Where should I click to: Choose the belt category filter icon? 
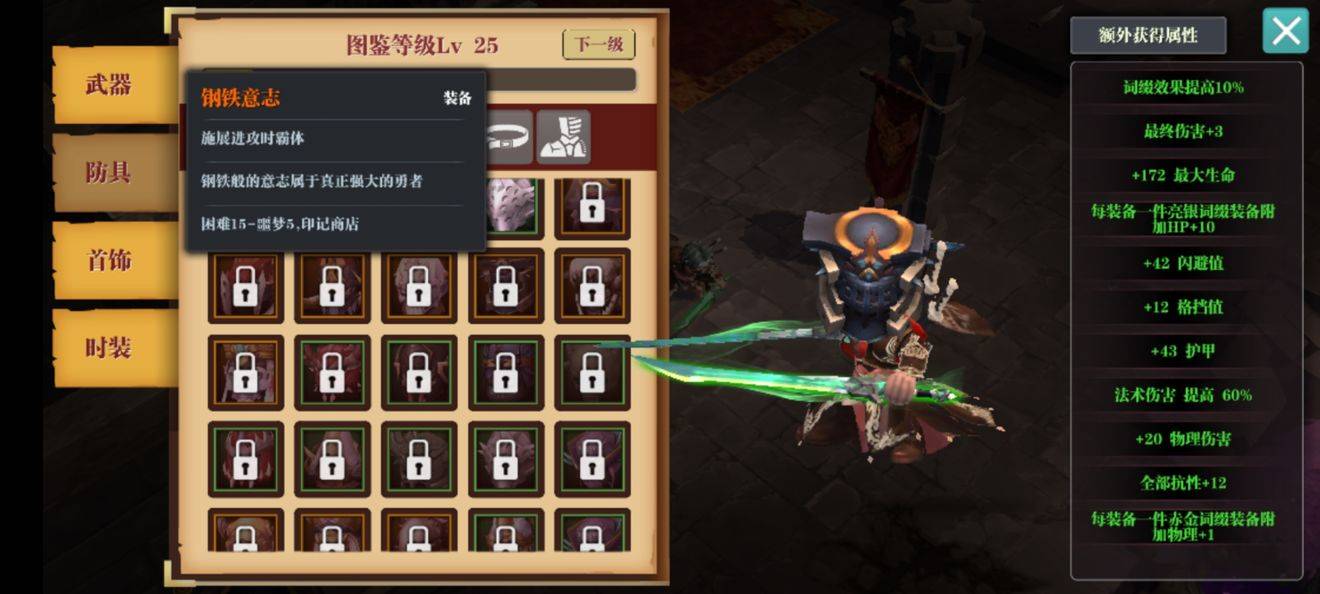coord(509,138)
